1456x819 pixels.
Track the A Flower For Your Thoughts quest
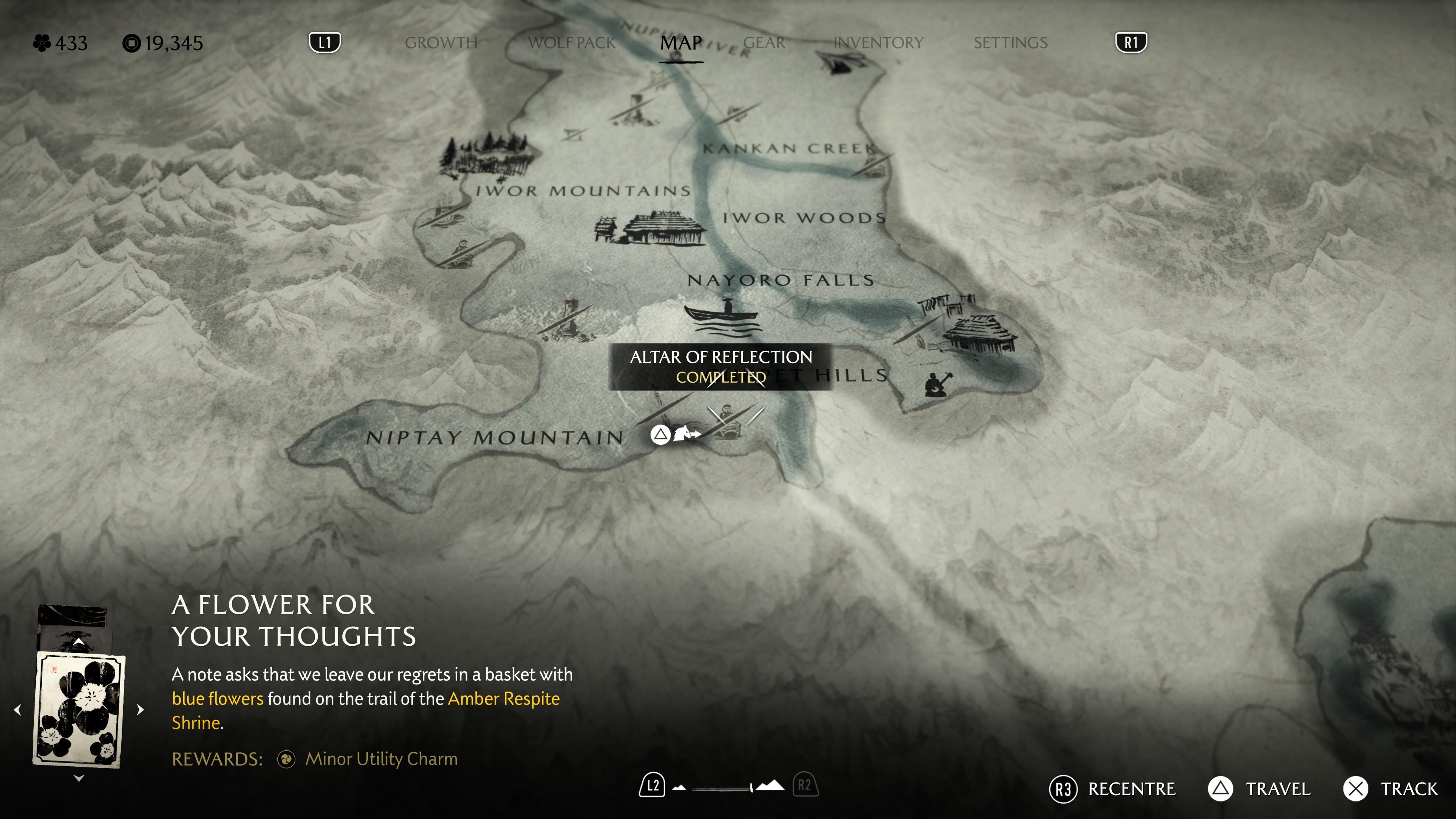click(1391, 789)
